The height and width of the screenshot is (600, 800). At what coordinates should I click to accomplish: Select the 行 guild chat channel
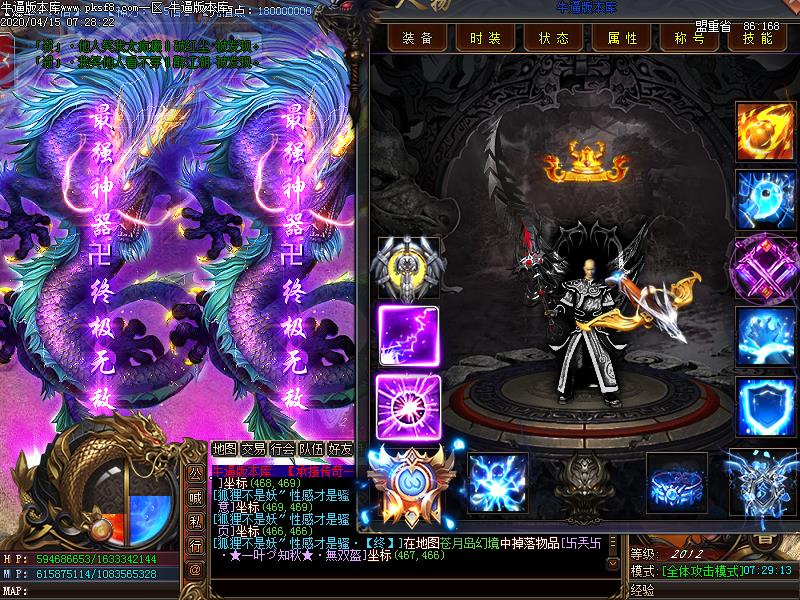(x=196, y=545)
